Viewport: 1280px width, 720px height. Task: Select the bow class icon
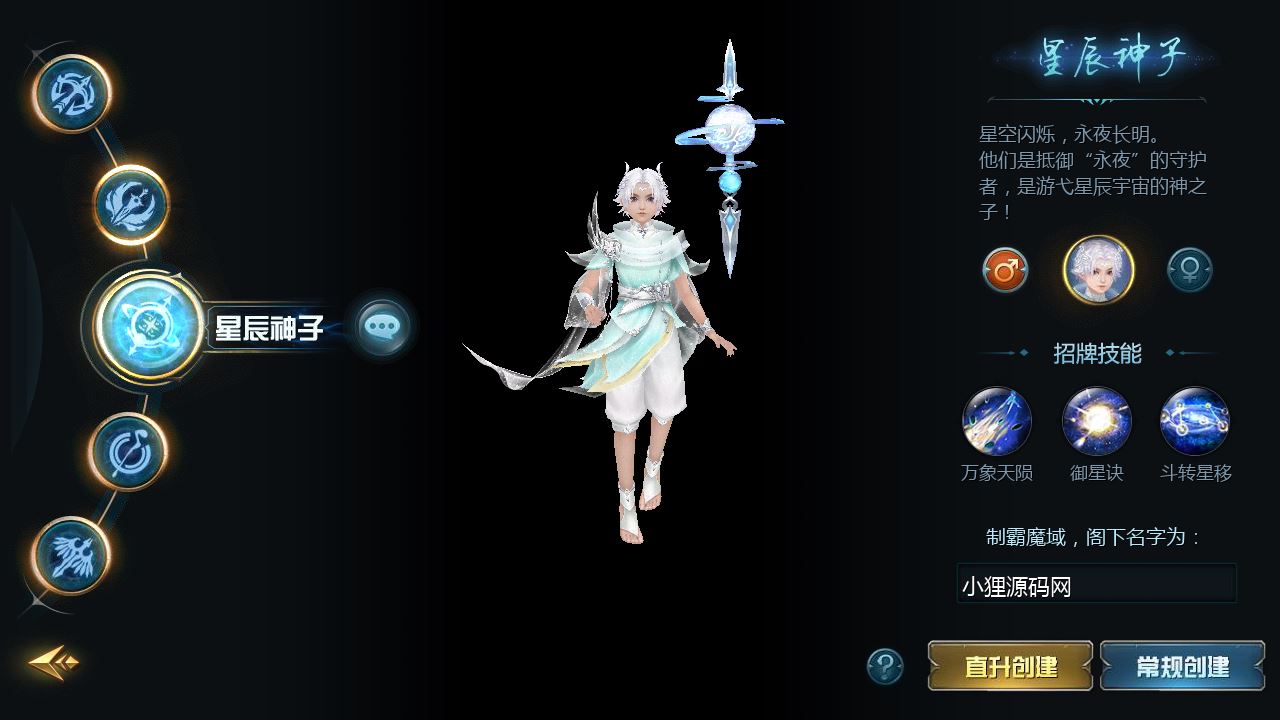[x=71, y=94]
